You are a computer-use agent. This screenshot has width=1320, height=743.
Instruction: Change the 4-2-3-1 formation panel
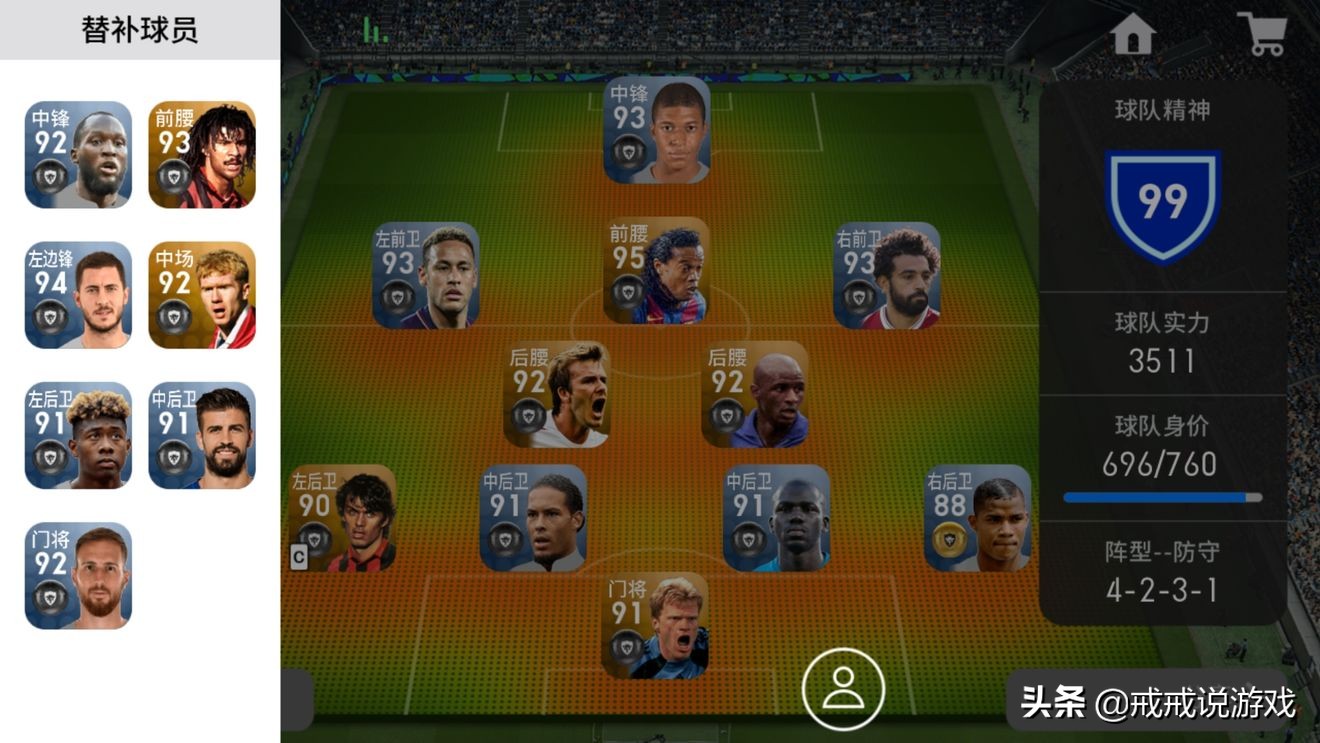1162,572
